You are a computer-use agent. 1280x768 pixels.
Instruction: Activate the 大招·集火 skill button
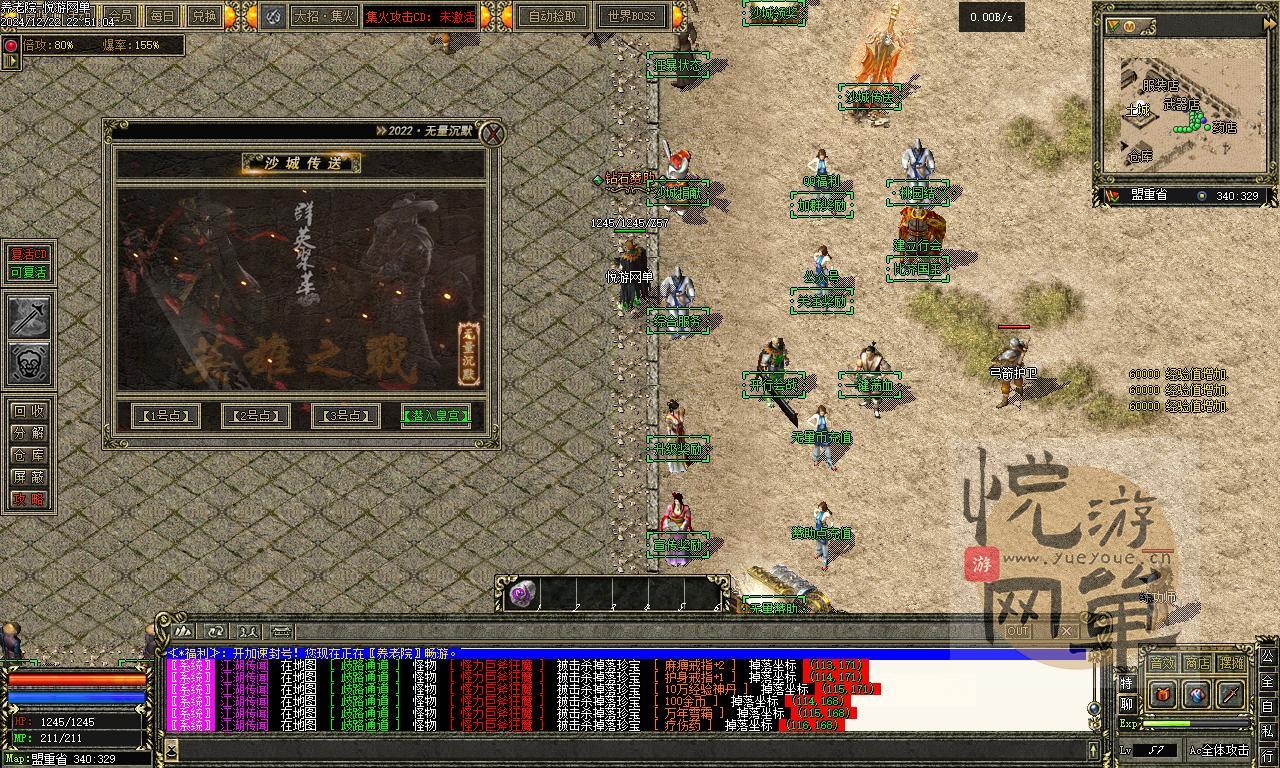click(323, 16)
